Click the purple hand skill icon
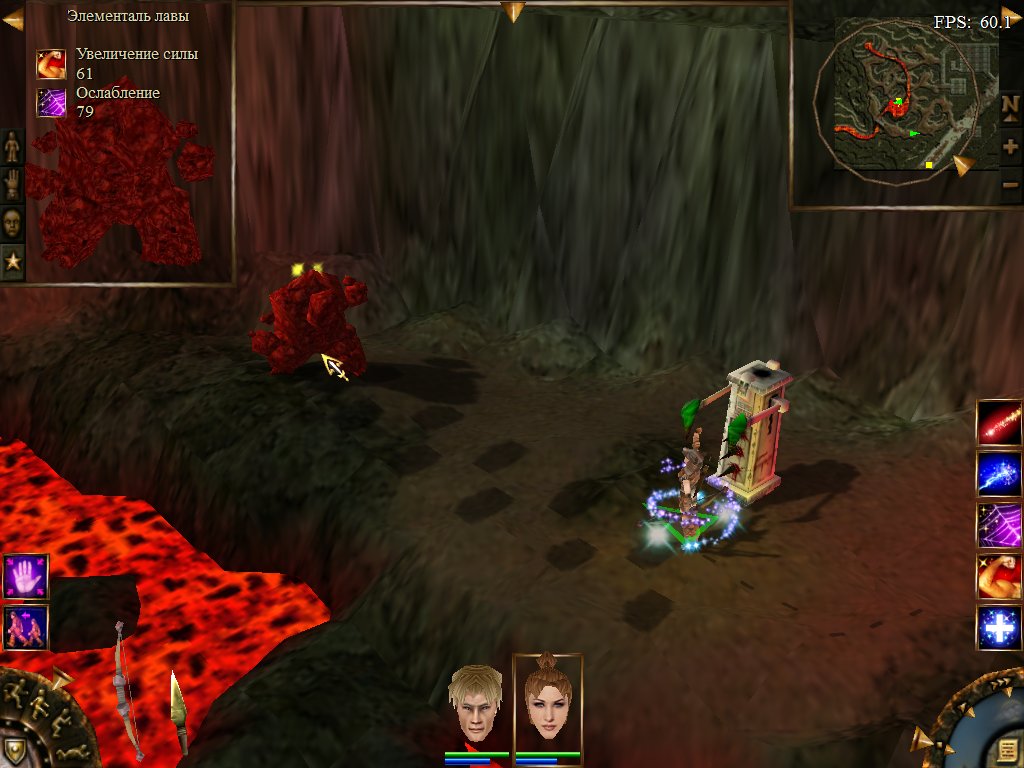This screenshot has height=768, width=1024. point(26,578)
